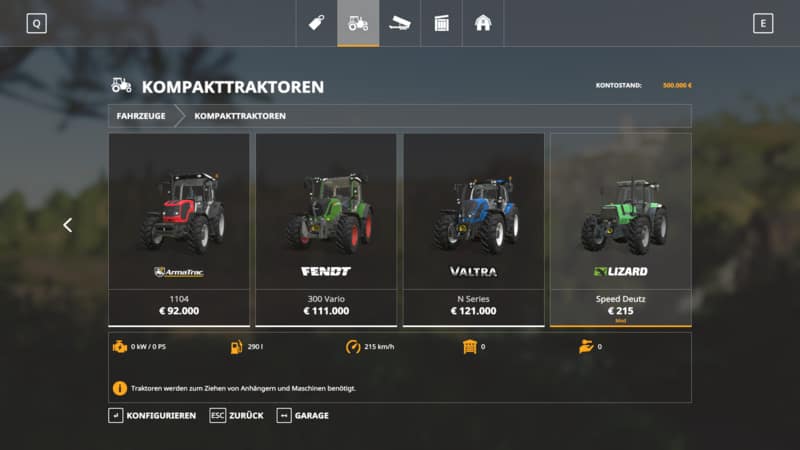Open the barn garage tab
This screenshot has width=800, height=450.
[483, 23]
